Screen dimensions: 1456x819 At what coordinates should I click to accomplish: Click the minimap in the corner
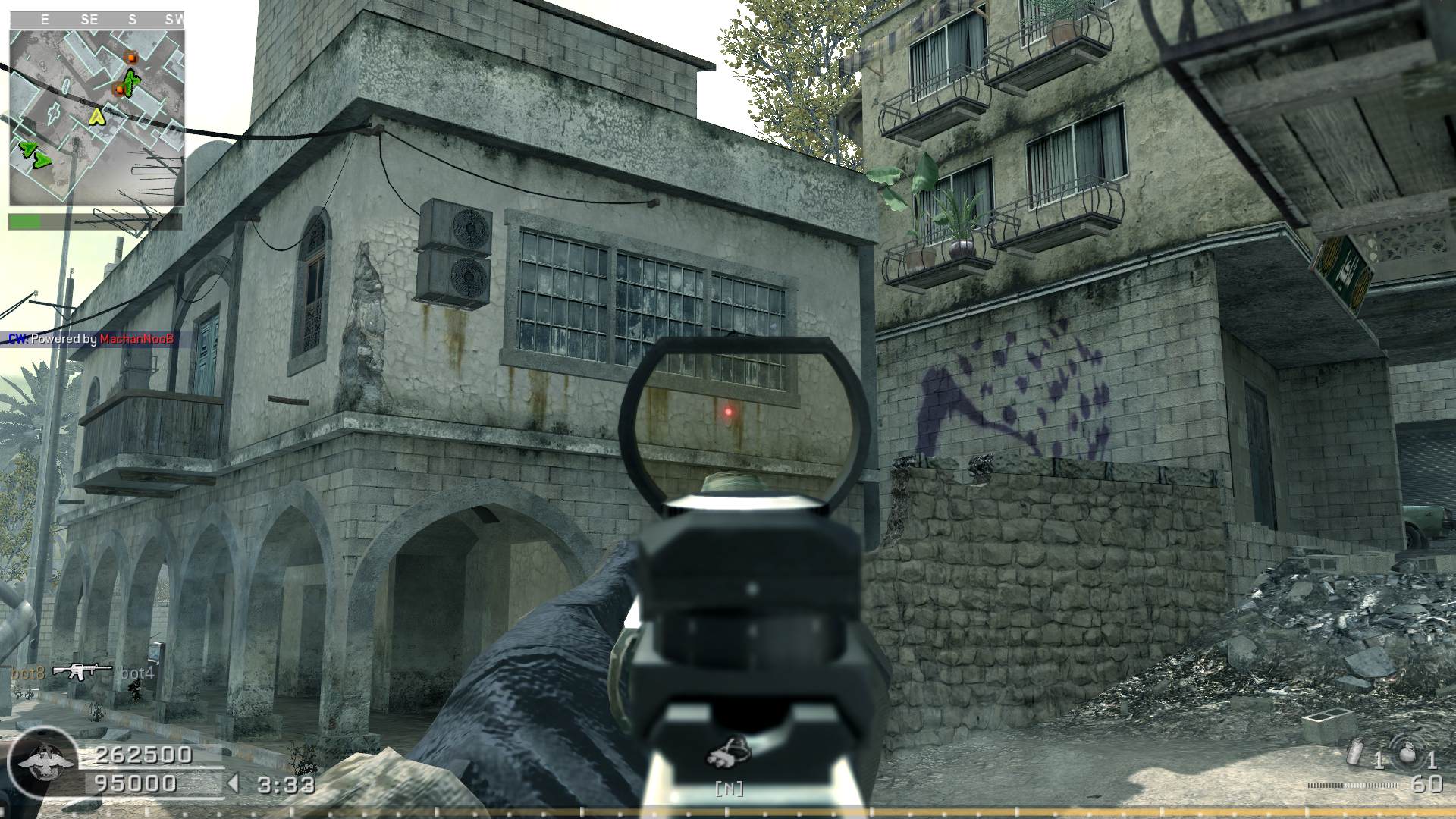point(97,117)
